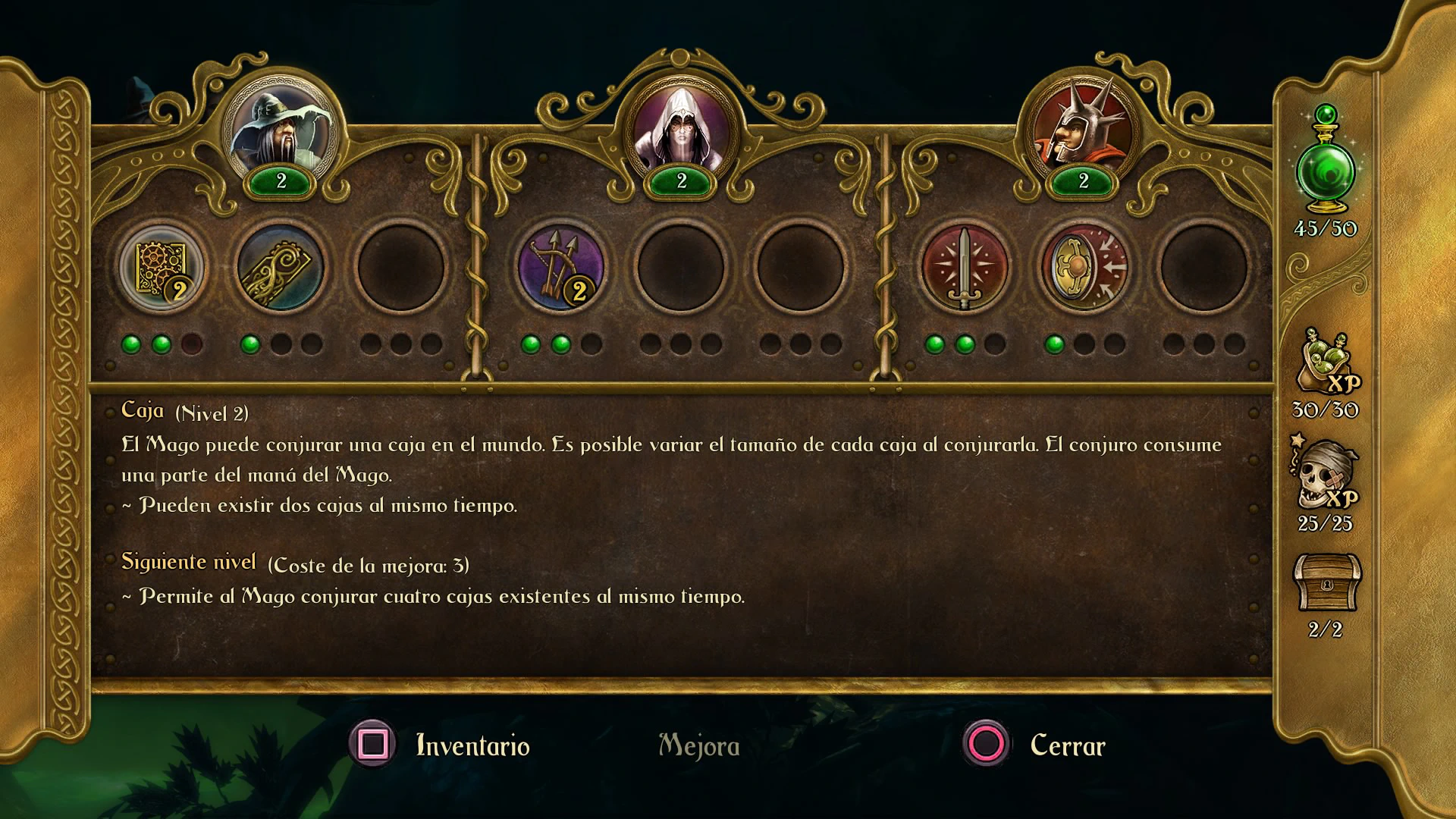The image size is (1456, 819).
Task: Choose the Wizard's plank conjuring skill
Action: point(281,268)
